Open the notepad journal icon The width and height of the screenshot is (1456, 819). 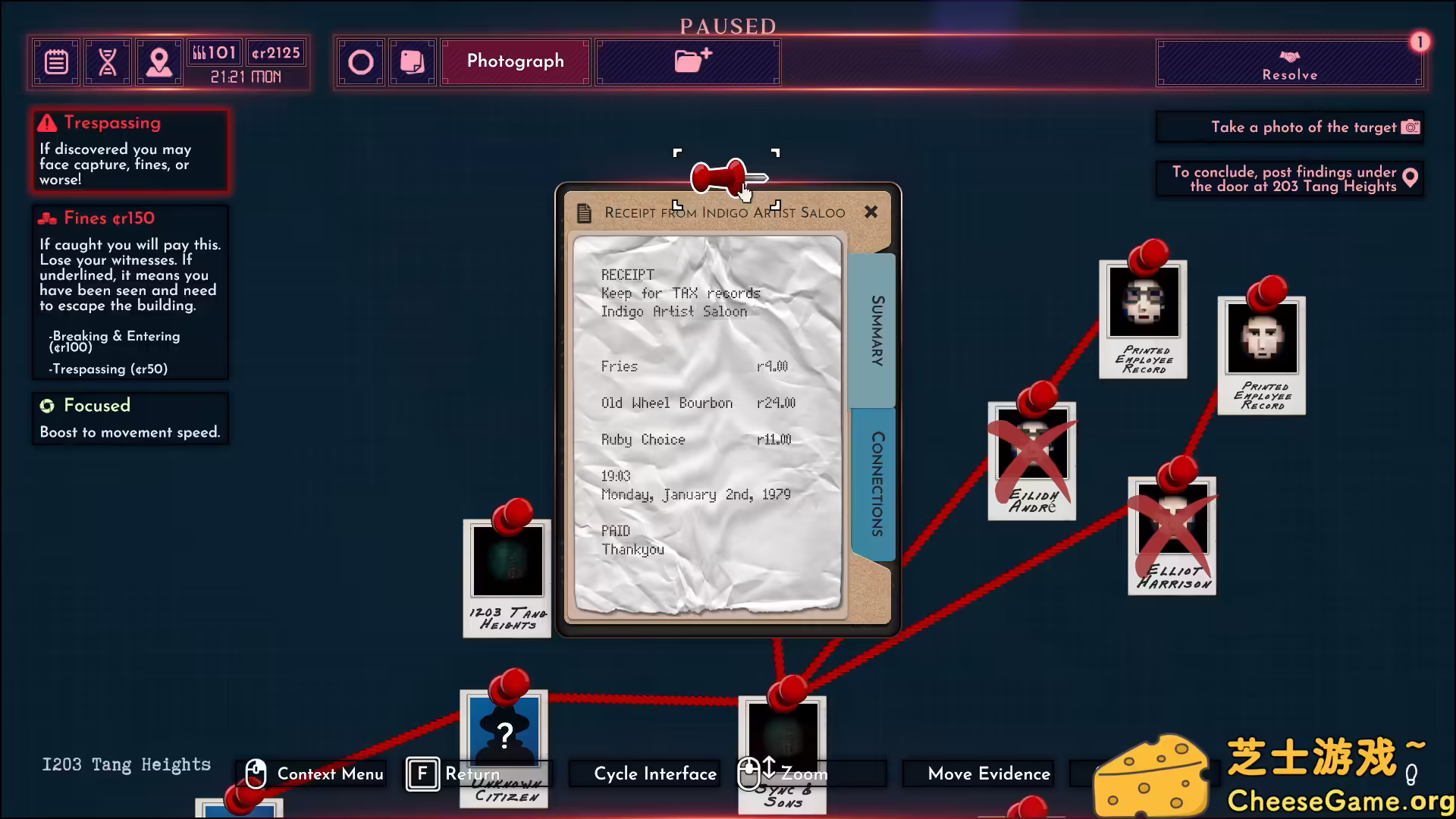(x=56, y=62)
